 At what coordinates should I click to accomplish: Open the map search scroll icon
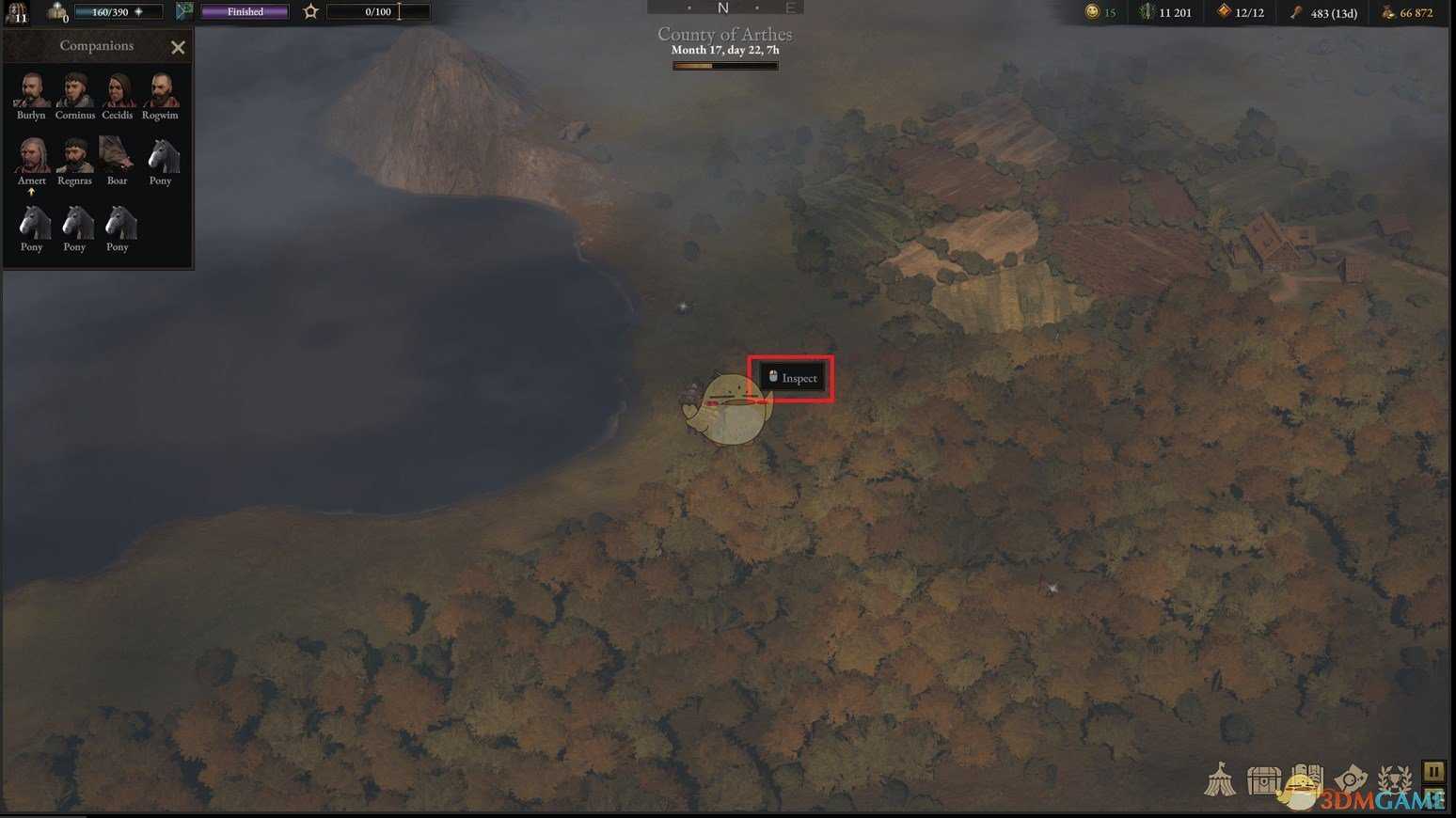point(1350,779)
